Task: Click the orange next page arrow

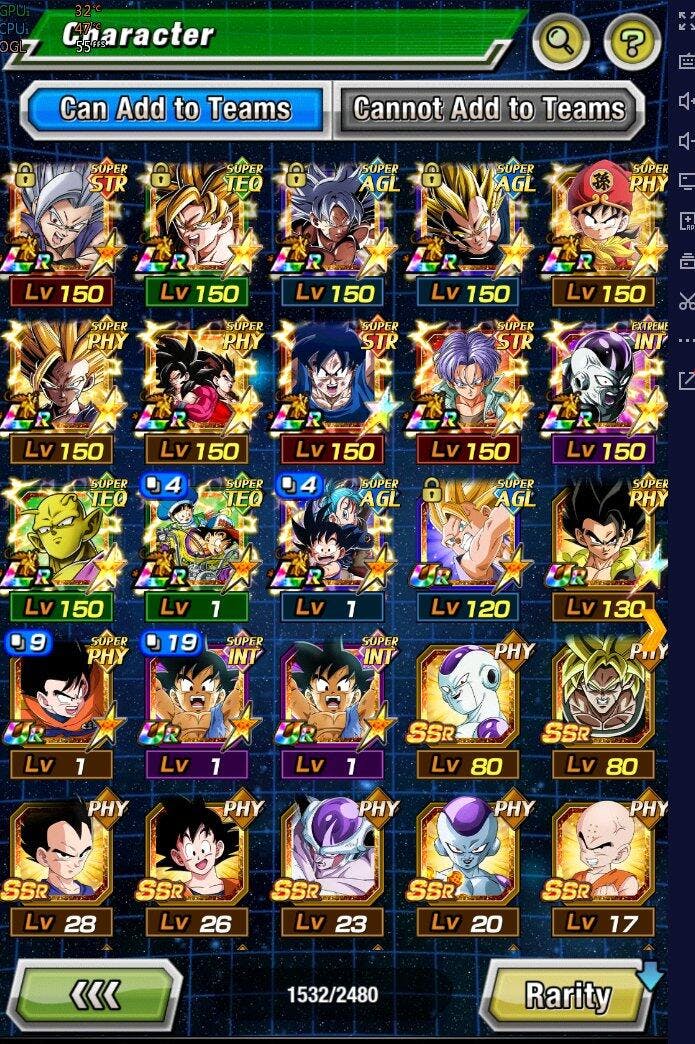Action: tap(654, 628)
